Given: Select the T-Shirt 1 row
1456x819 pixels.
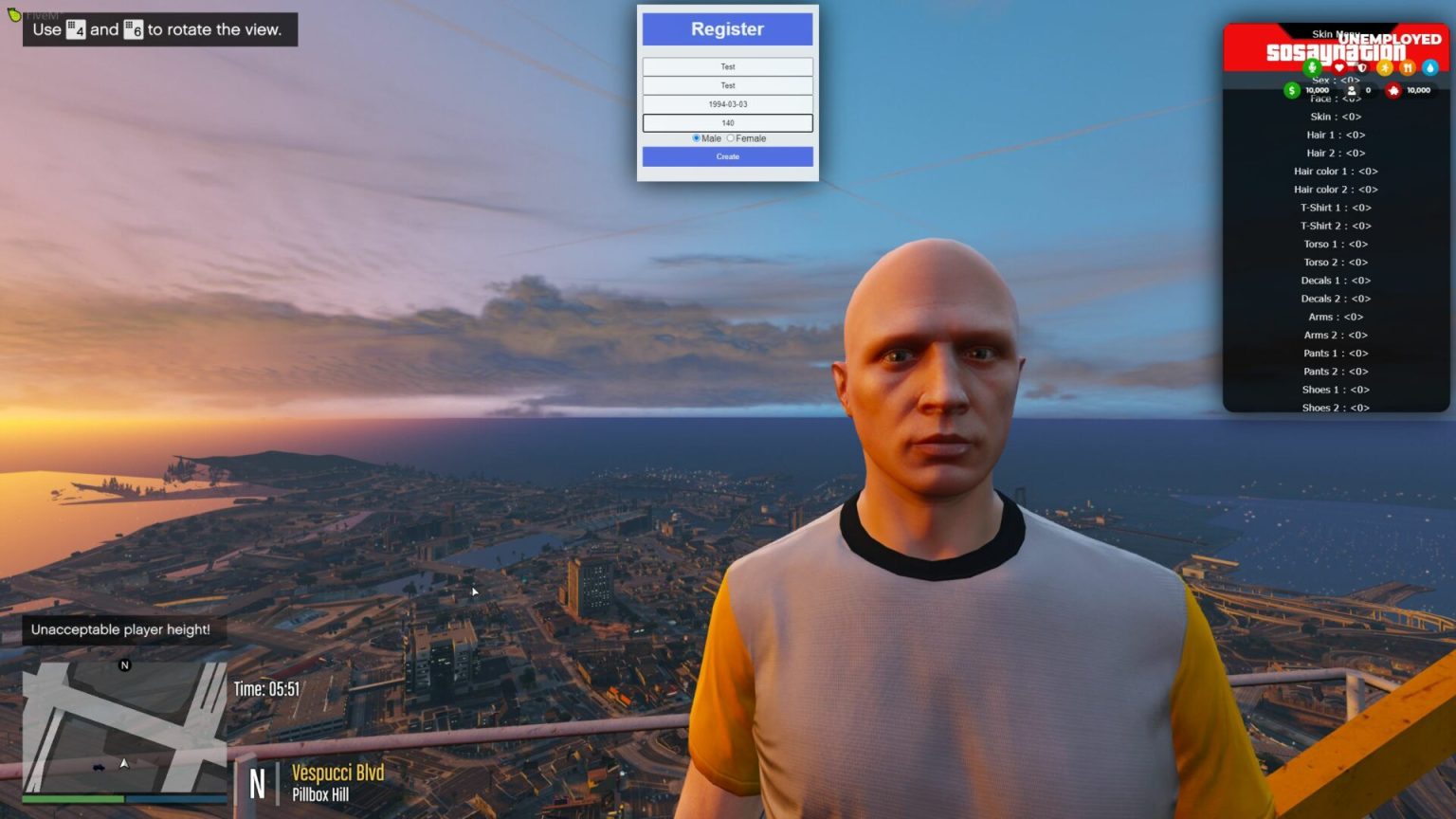Looking at the screenshot, I should (1336, 208).
